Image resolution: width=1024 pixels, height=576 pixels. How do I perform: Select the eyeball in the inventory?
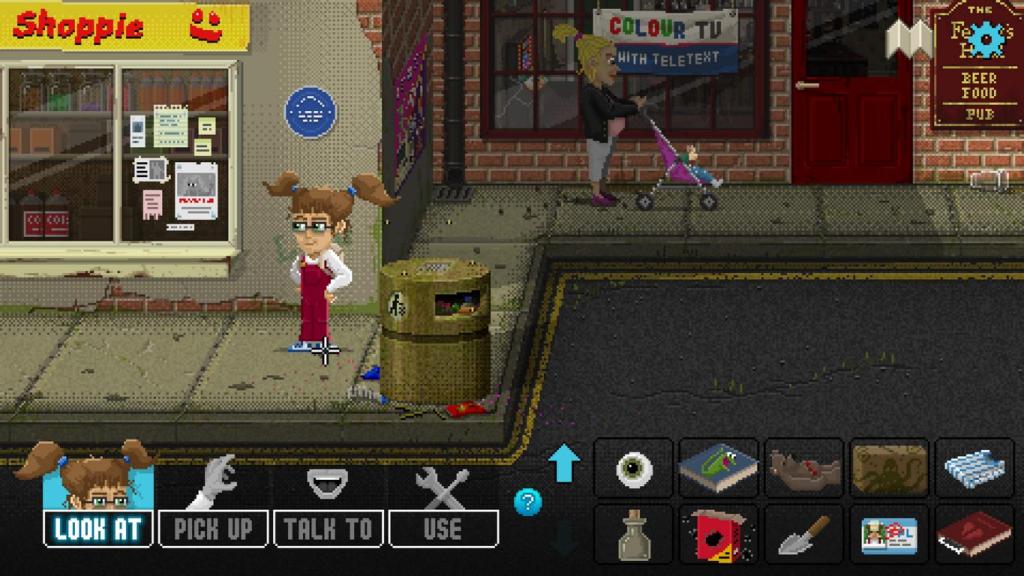(x=635, y=468)
